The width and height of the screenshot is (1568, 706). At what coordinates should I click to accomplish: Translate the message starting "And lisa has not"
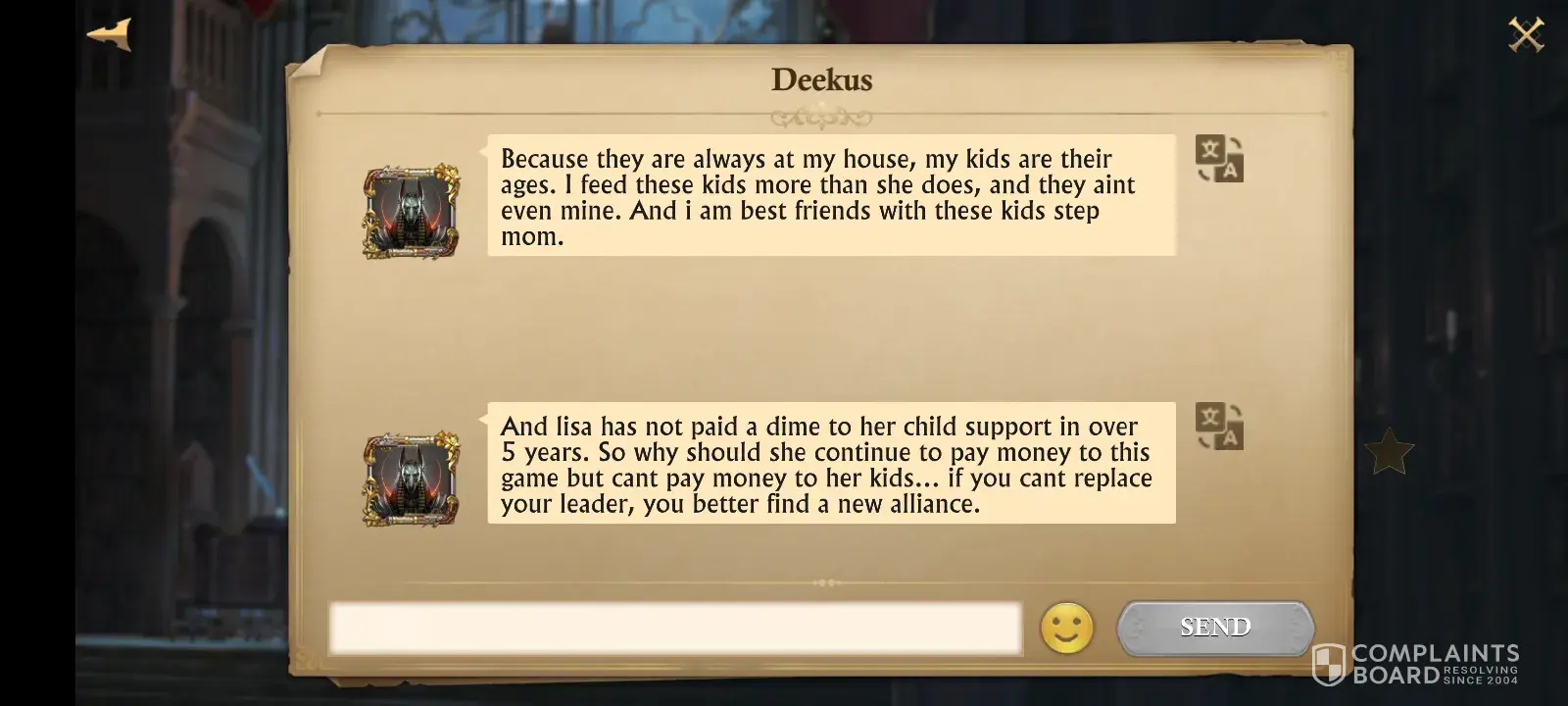coord(1219,427)
